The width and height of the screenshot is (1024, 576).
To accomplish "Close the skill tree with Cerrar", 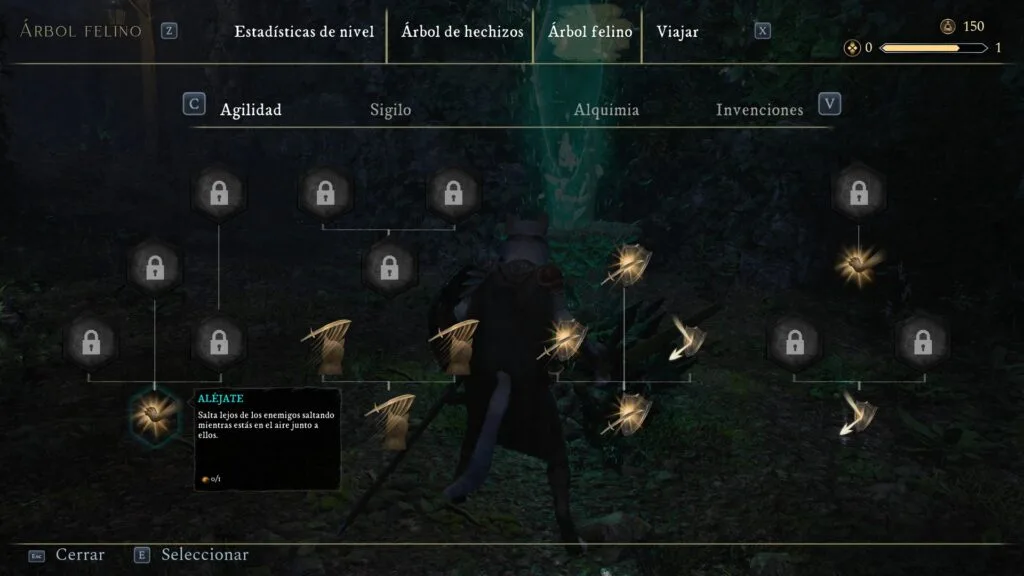I will pyautogui.click(x=79, y=555).
